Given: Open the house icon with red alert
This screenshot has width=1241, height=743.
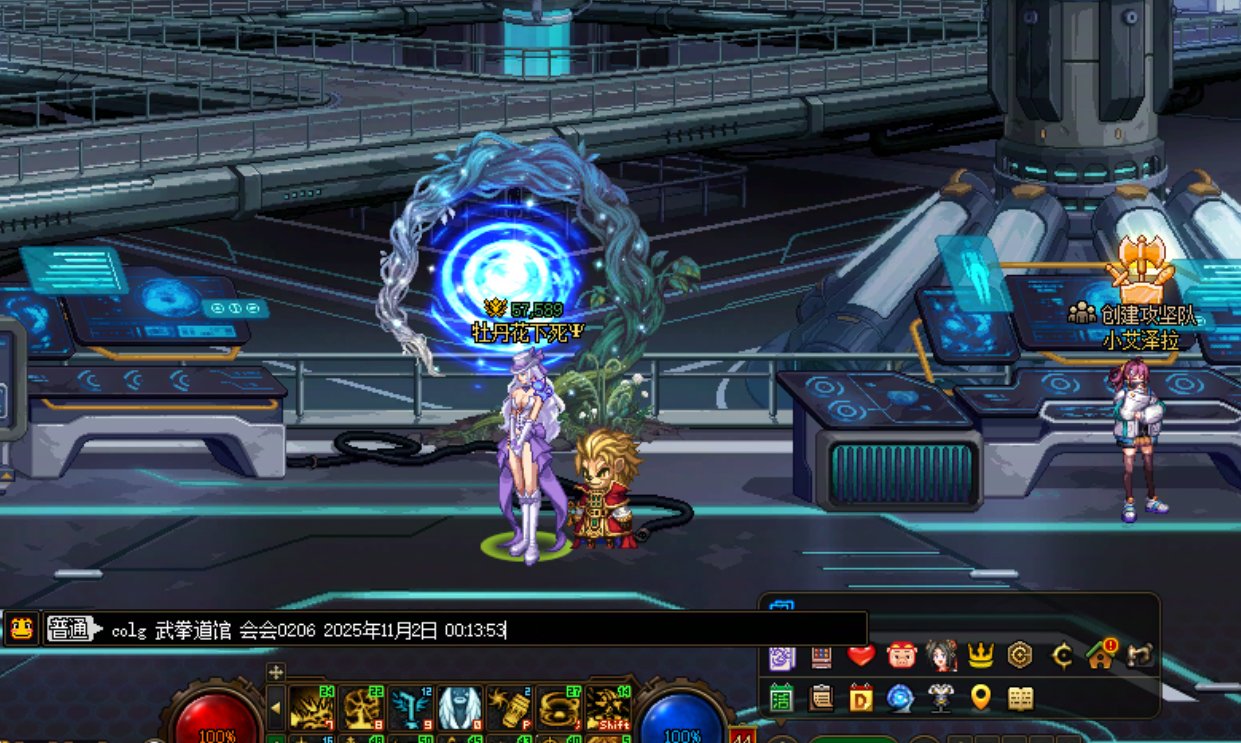Looking at the screenshot, I should pyautogui.click(x=1100, y=654).
